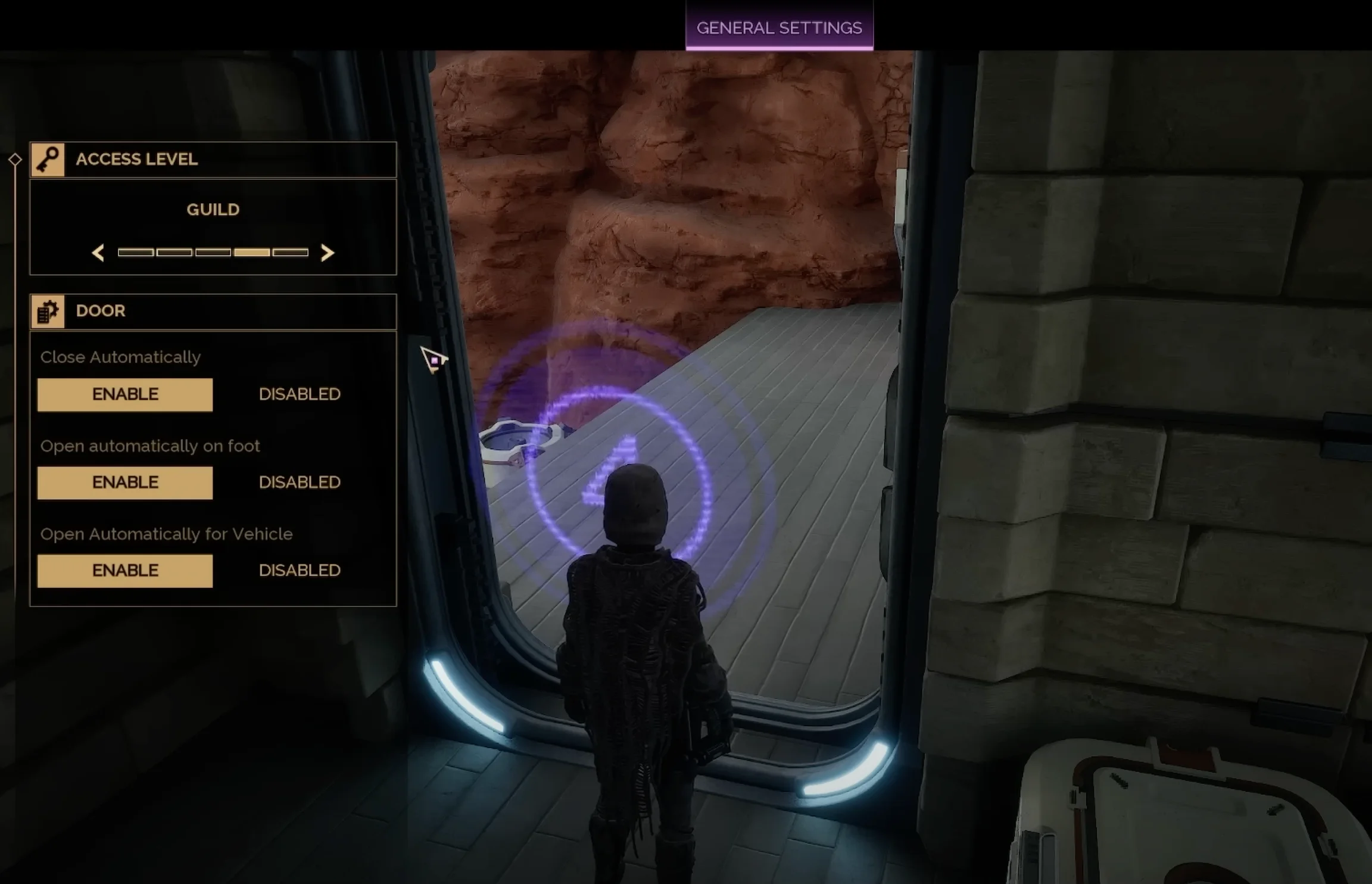
Task: Click the left arrow for Access Level
Action: (x=98, y=253)
